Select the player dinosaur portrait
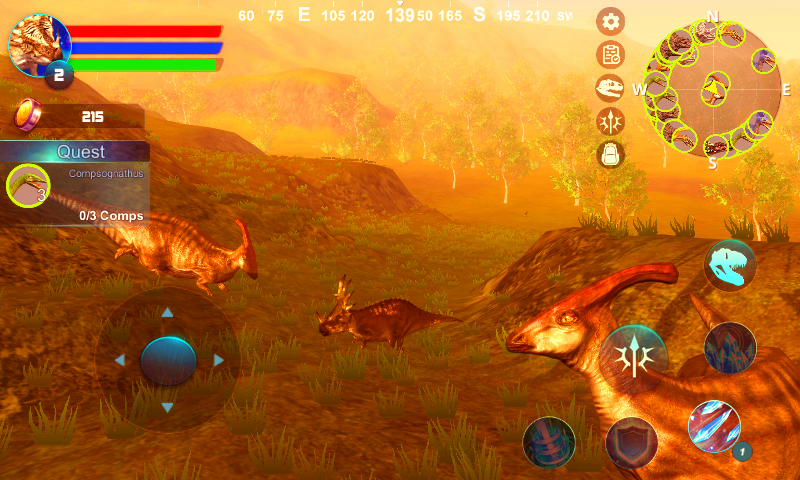Viewport: 800px width, 480px height. coord(40,46)
